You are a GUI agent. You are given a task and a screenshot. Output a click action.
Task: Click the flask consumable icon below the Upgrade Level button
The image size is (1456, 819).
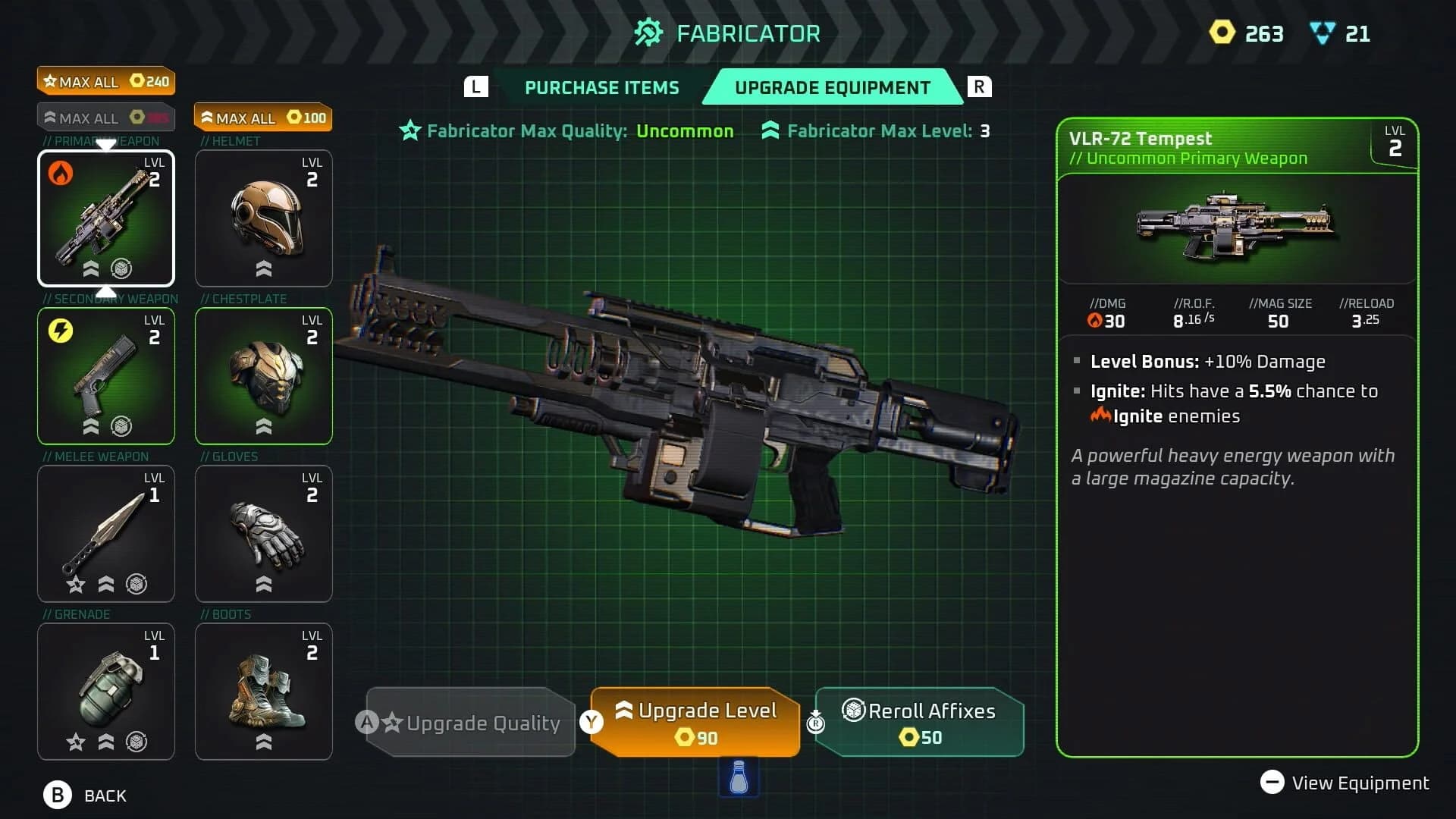tap(737, 777)
